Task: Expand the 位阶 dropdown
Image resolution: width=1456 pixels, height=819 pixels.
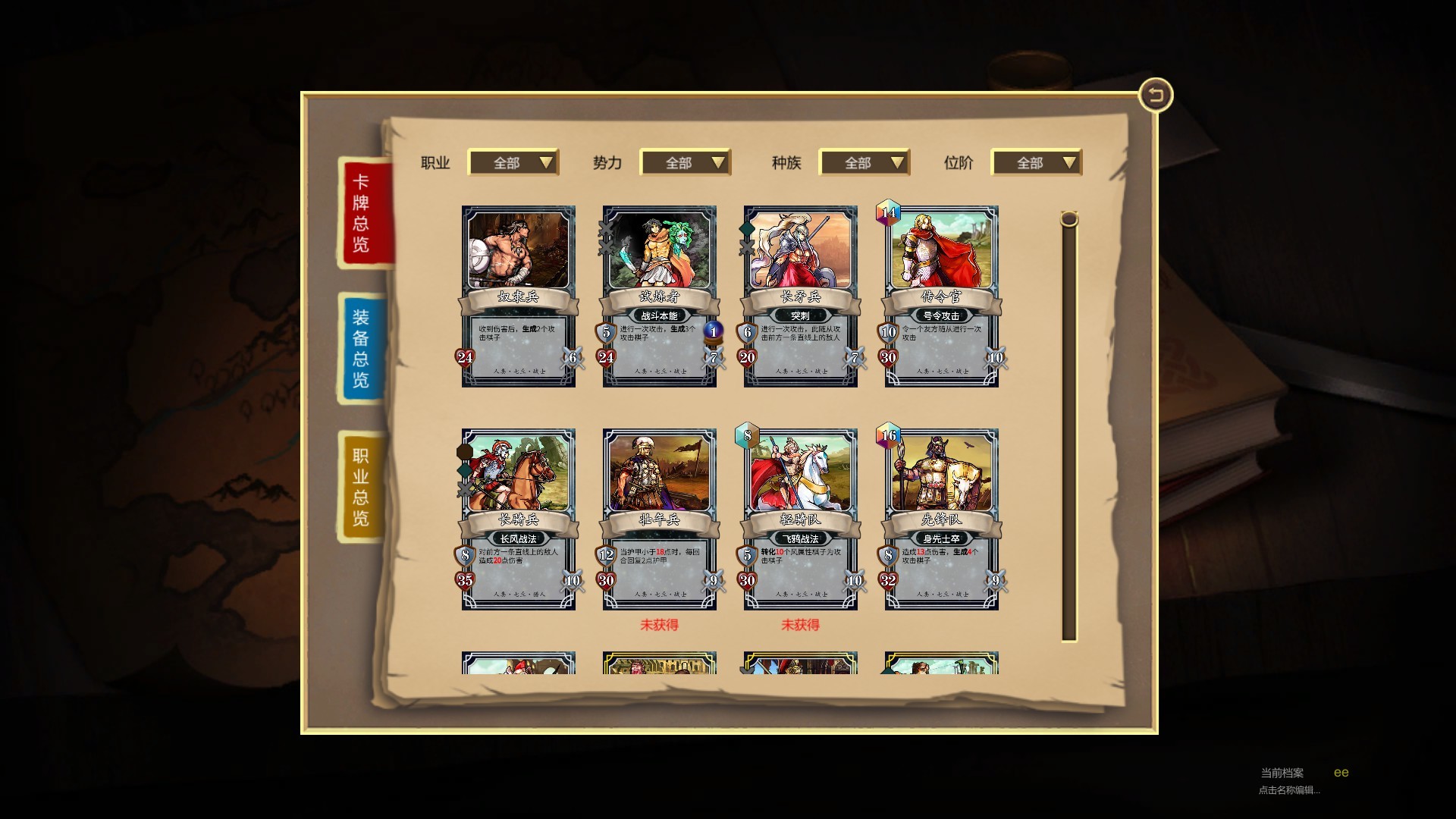Action: [1037, 162]
